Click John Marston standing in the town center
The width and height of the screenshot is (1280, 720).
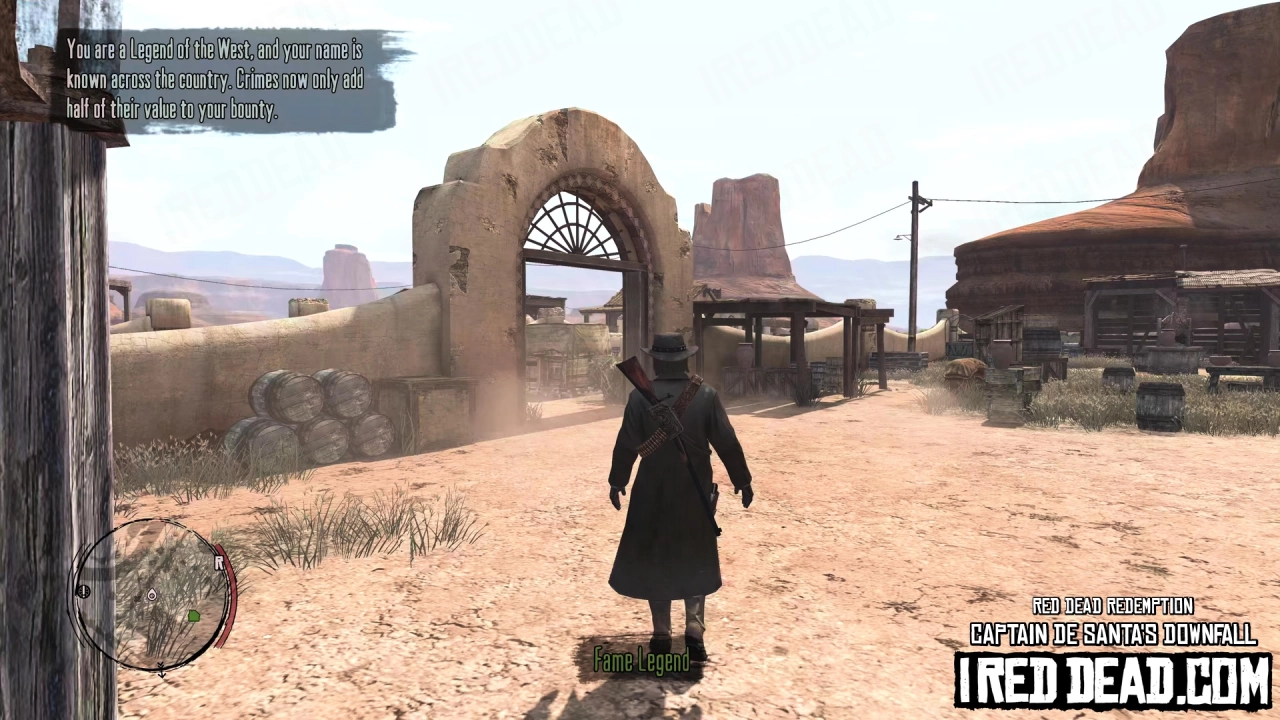click(x=672, y=470)
